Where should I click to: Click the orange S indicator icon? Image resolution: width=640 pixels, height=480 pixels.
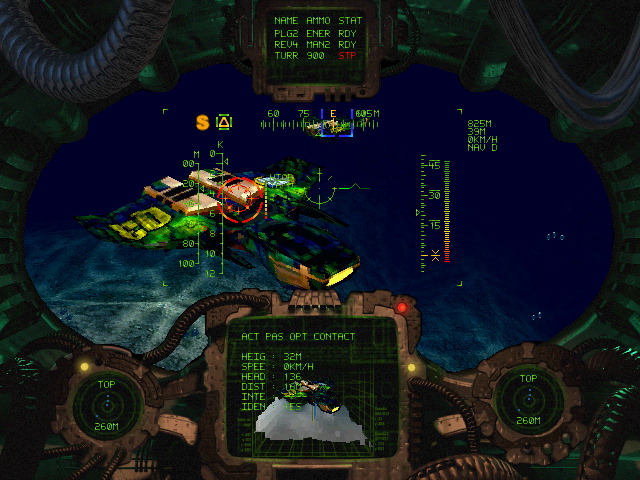[202, 122]
